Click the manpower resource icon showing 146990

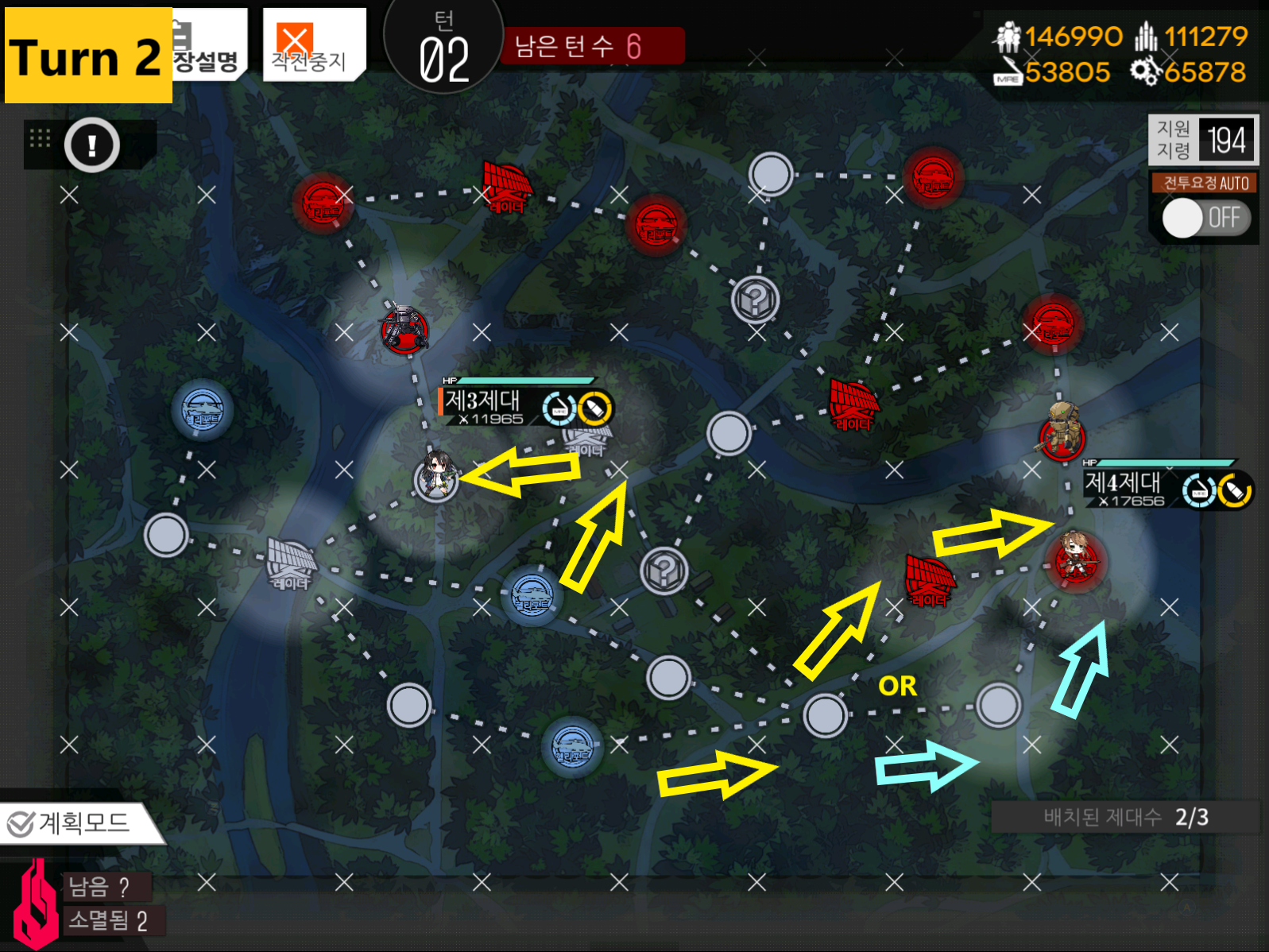(1008, 36)
